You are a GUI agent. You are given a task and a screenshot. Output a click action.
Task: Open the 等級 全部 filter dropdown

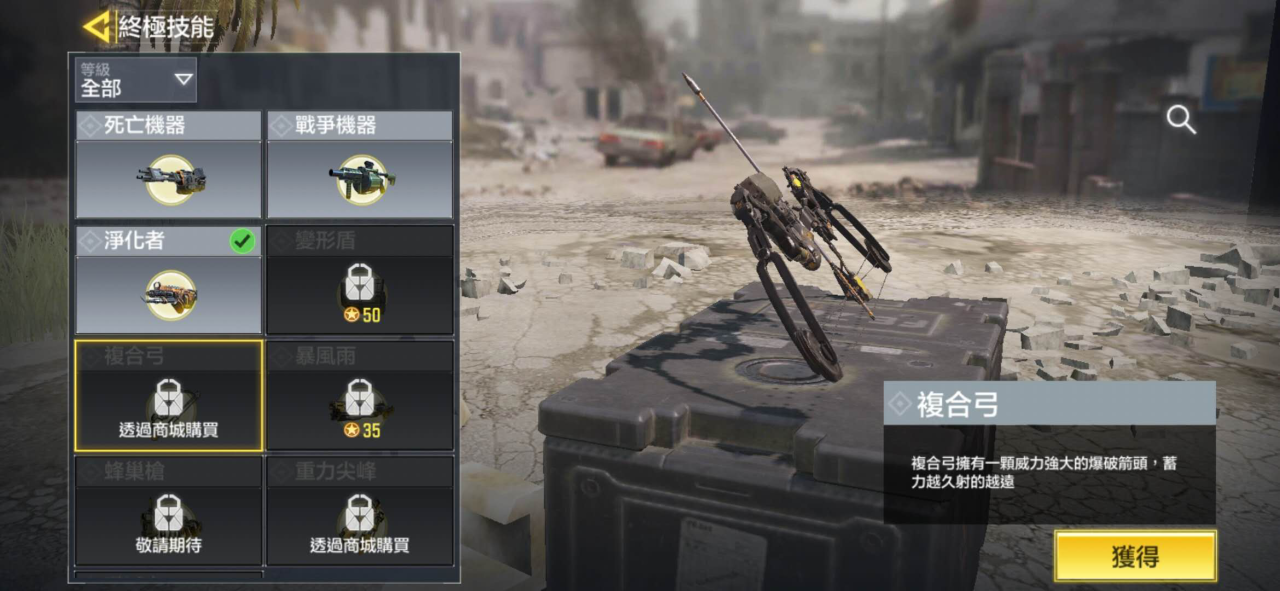136,80
